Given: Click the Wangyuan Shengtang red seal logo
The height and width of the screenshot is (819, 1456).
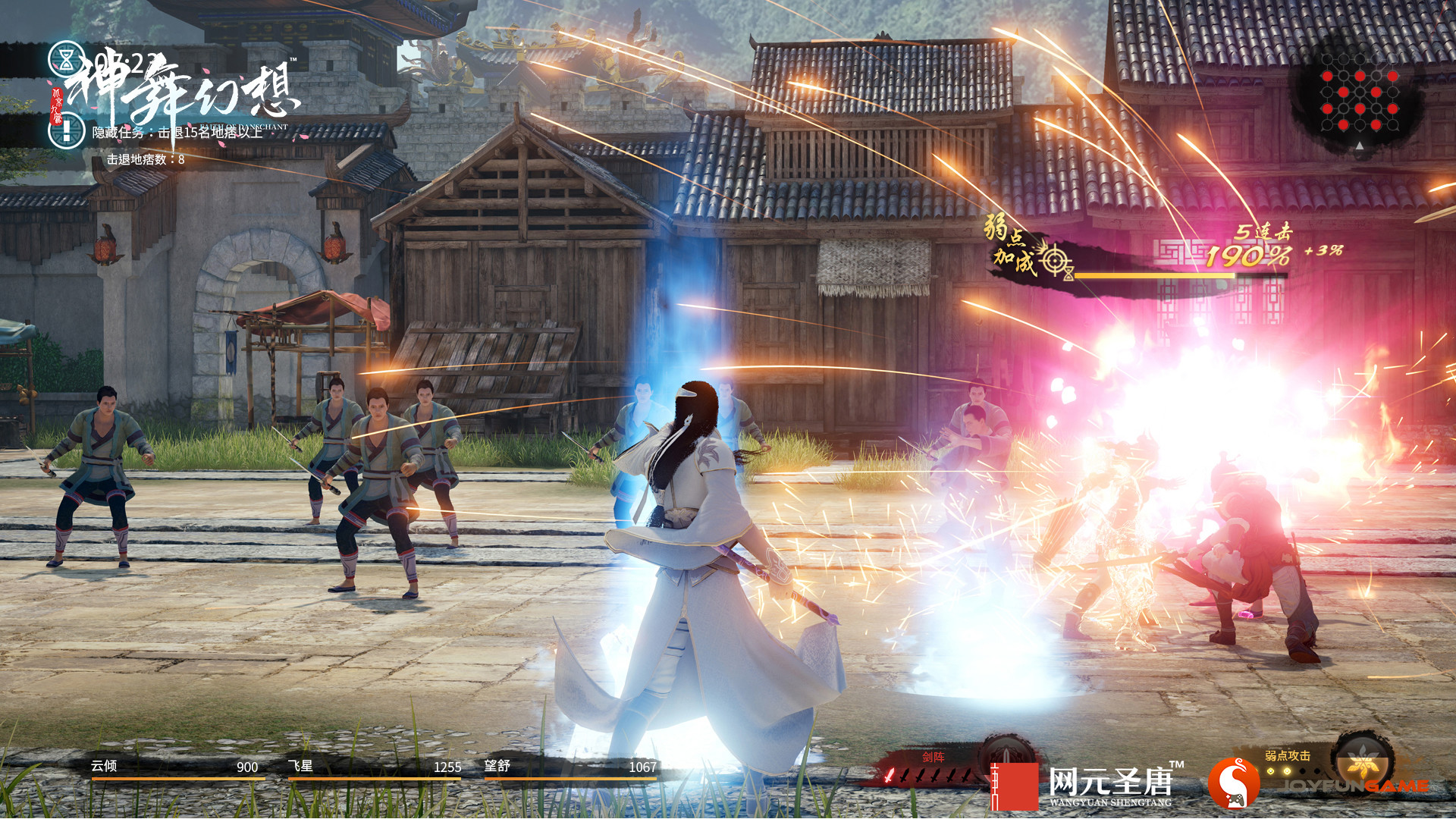Looking at the screenshot, I should 1015,785.
